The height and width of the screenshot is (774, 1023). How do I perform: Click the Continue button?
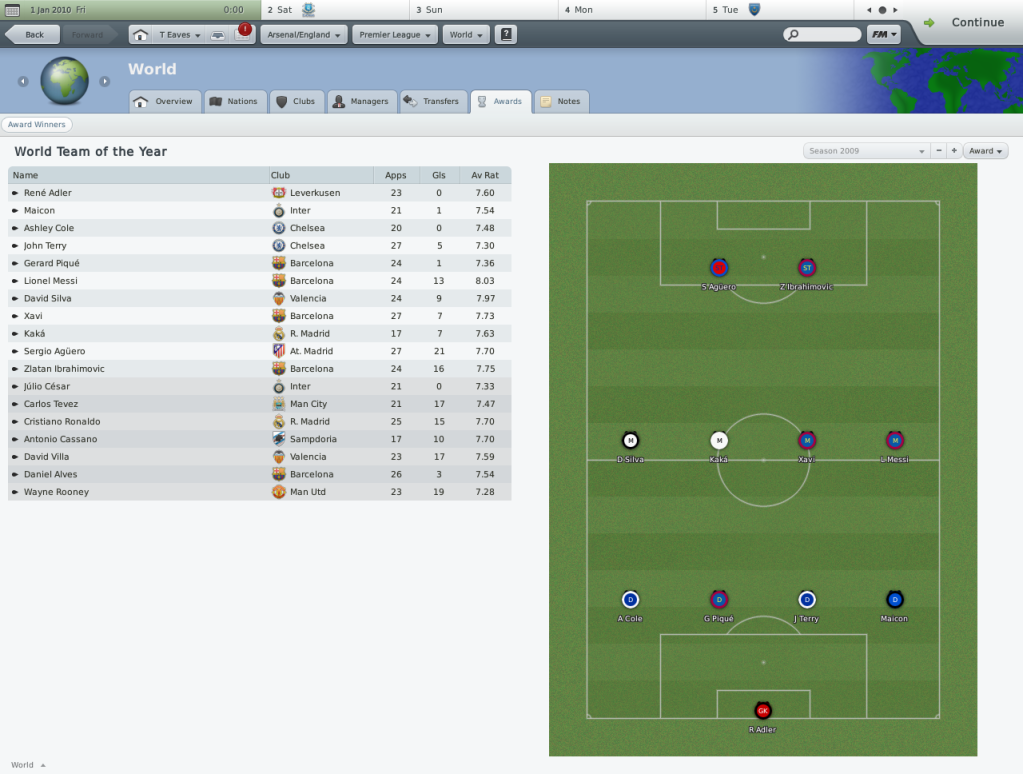[x=965, y=22]
